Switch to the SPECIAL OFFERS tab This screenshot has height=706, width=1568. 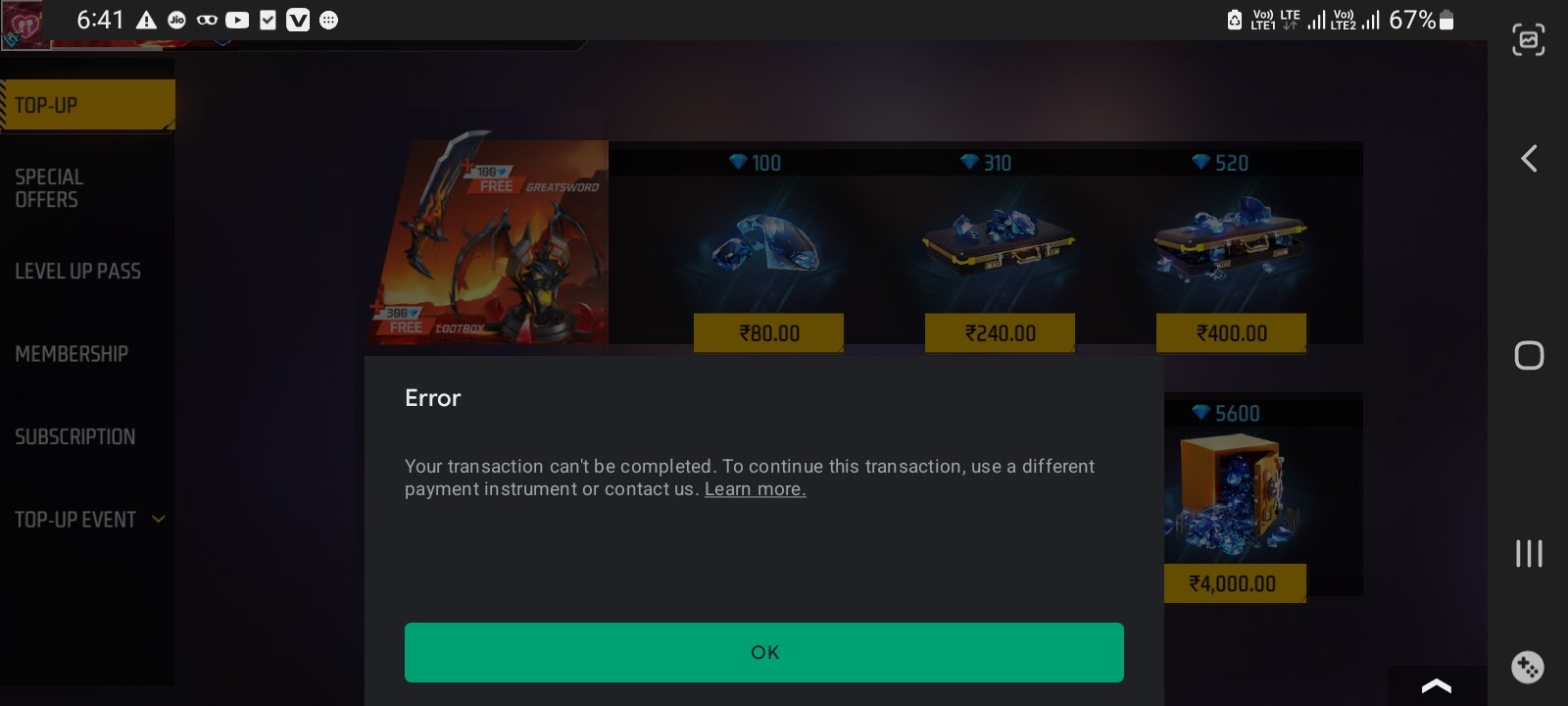point(49,188)
